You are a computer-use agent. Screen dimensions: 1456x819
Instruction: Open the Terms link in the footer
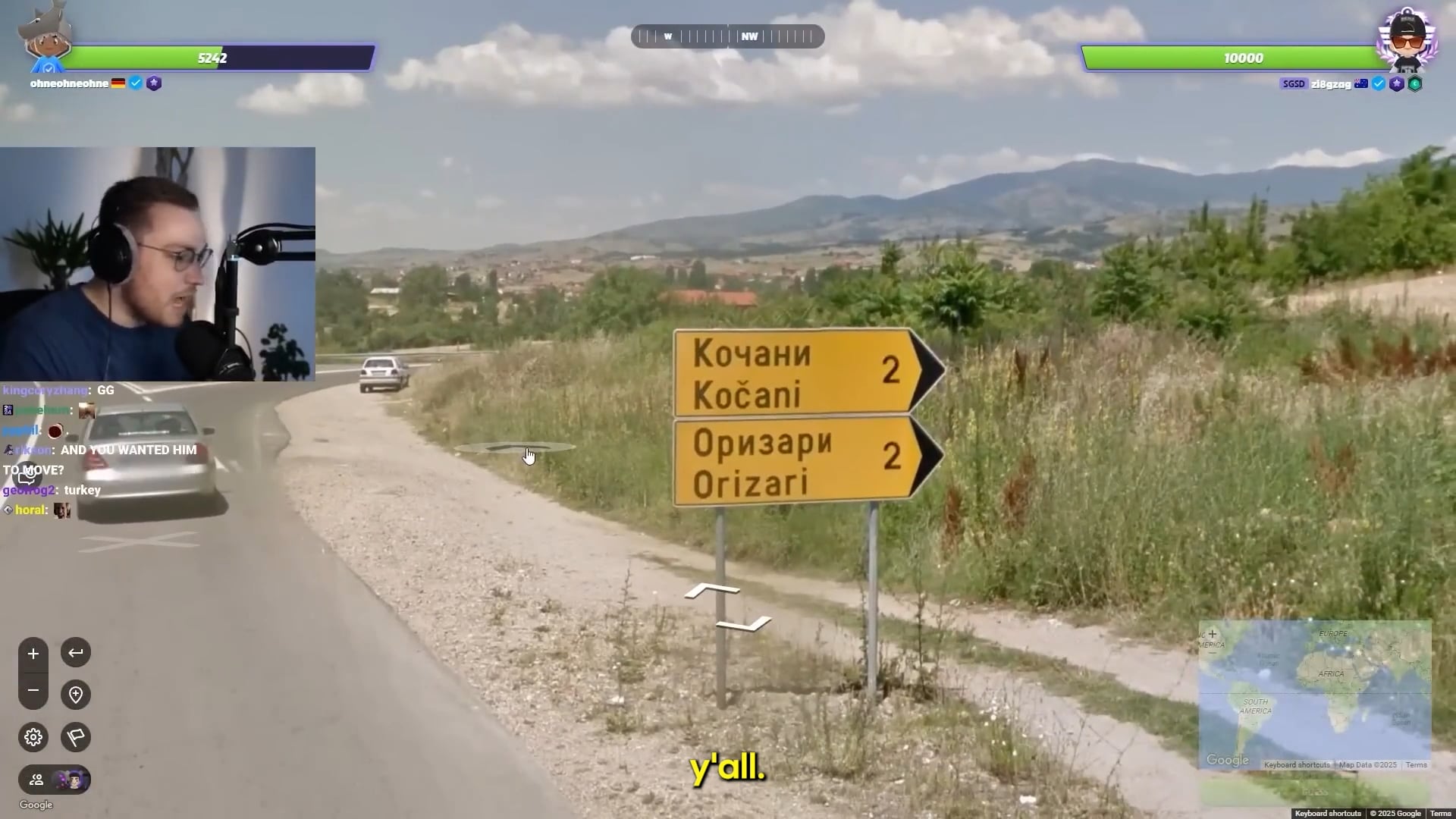tap(1440, 814)
